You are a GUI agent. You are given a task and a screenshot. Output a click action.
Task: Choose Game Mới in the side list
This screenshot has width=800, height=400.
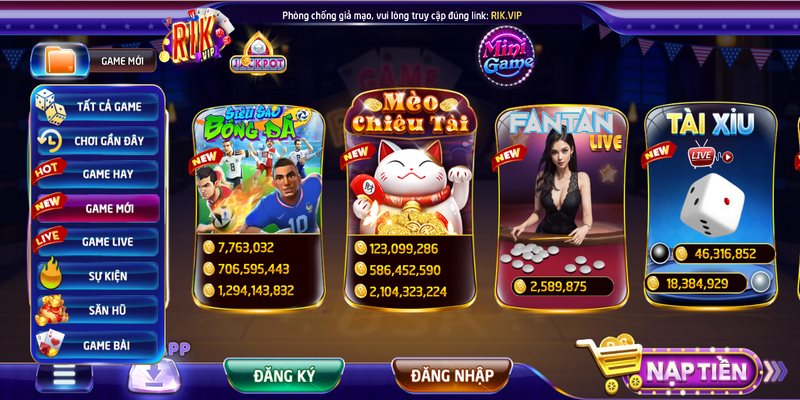click(x=97, y=208)
